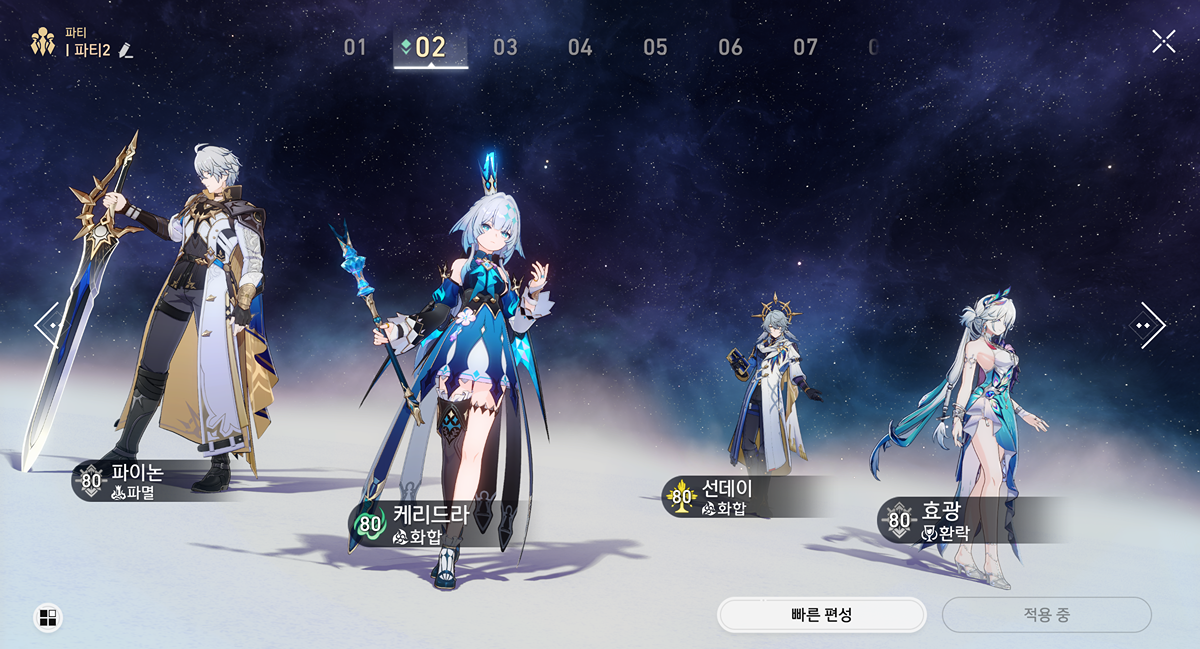Screen dimensions: 1200x649
Task: Close the party screen with X
Action: tap(1163, 41)
